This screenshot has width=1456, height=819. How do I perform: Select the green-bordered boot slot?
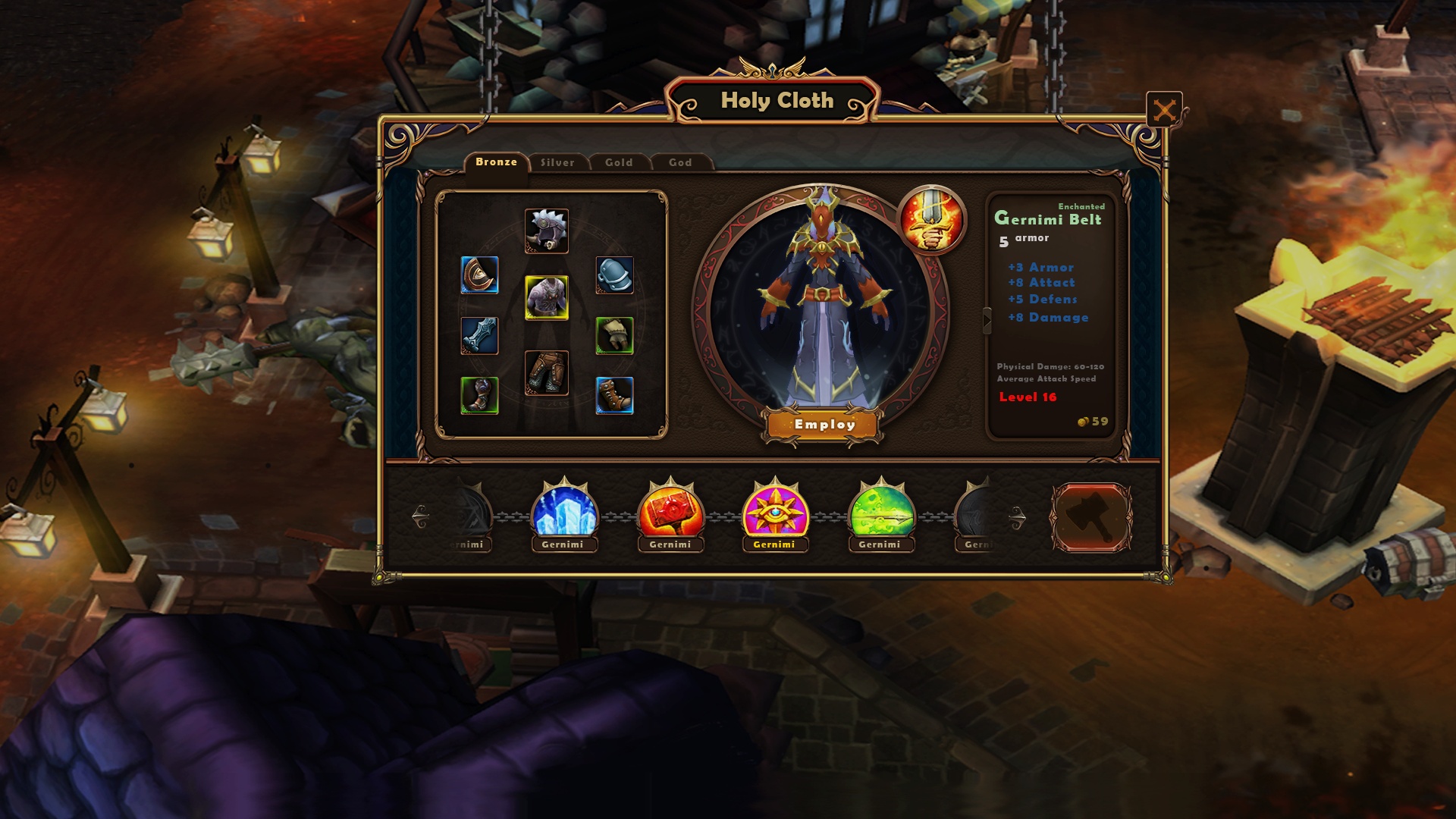pyautogui.click(x=479, y=395)
